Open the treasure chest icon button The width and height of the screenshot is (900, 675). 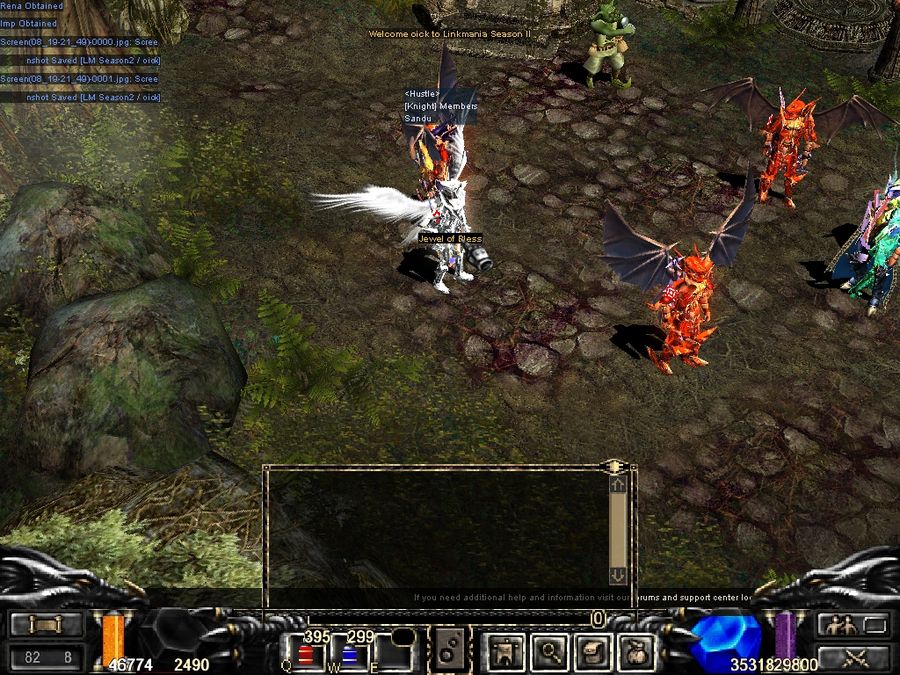[593, 652]
